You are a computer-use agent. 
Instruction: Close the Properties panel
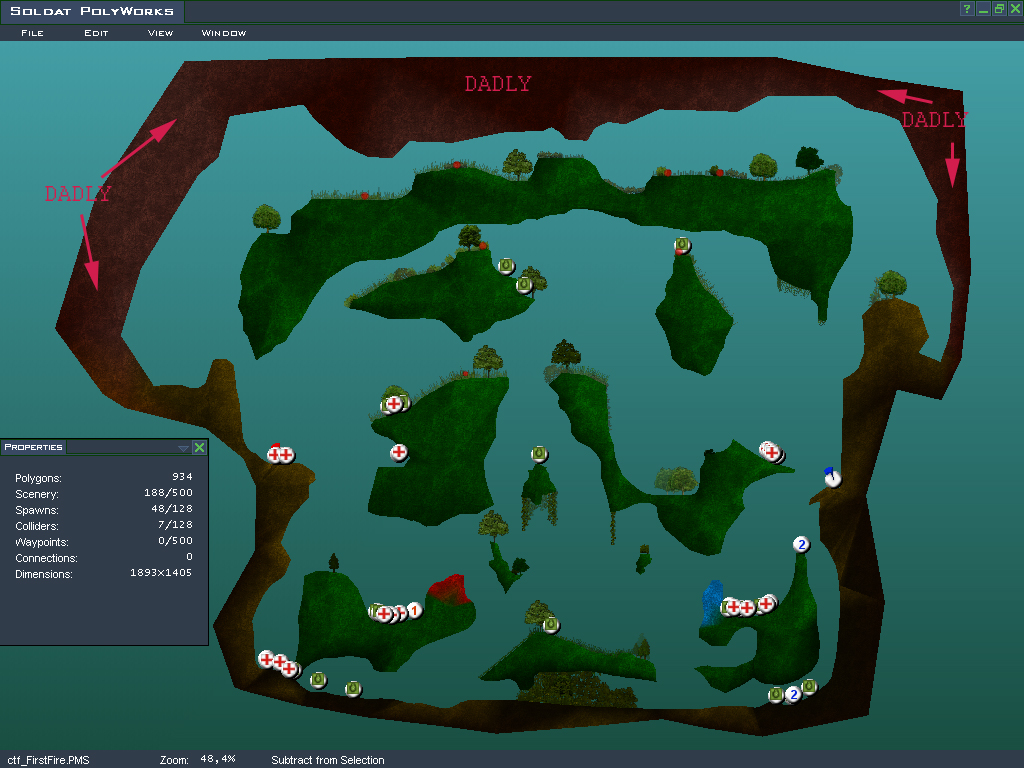tap(199, 448)
